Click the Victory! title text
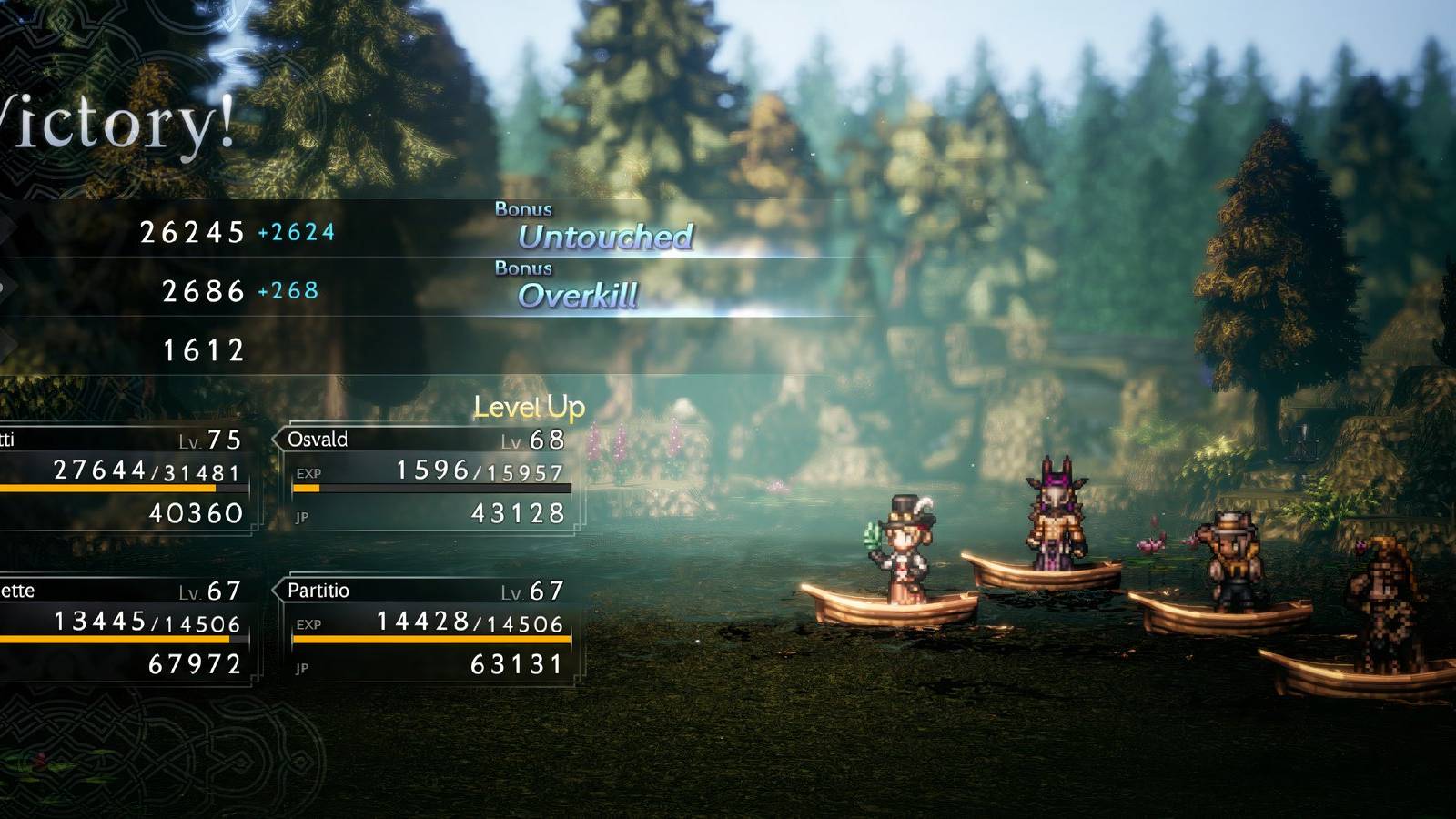Image resolution: width=1456 pixels, height=819 pixels. (109, 123)
